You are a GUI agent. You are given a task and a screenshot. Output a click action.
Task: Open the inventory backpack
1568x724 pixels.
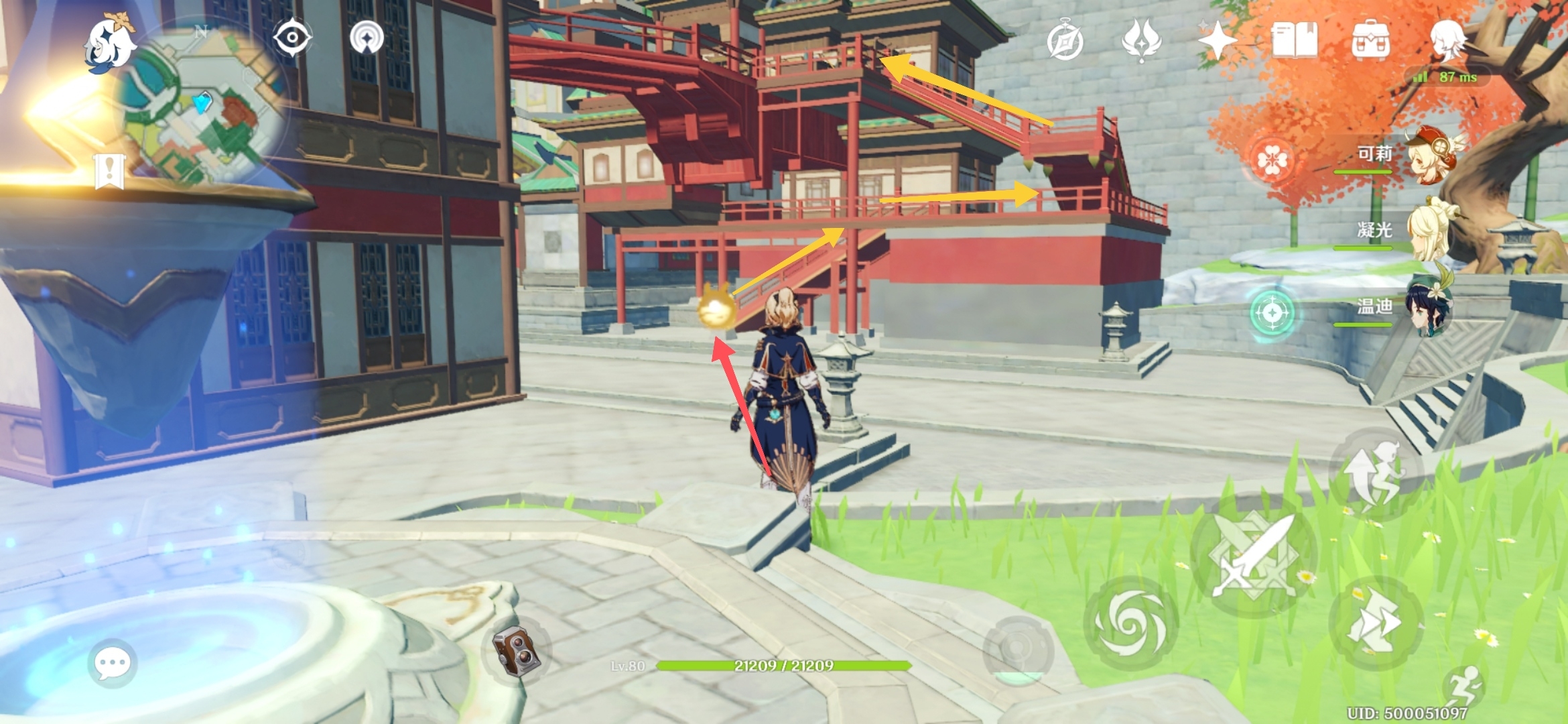(x=1370, y=40)
